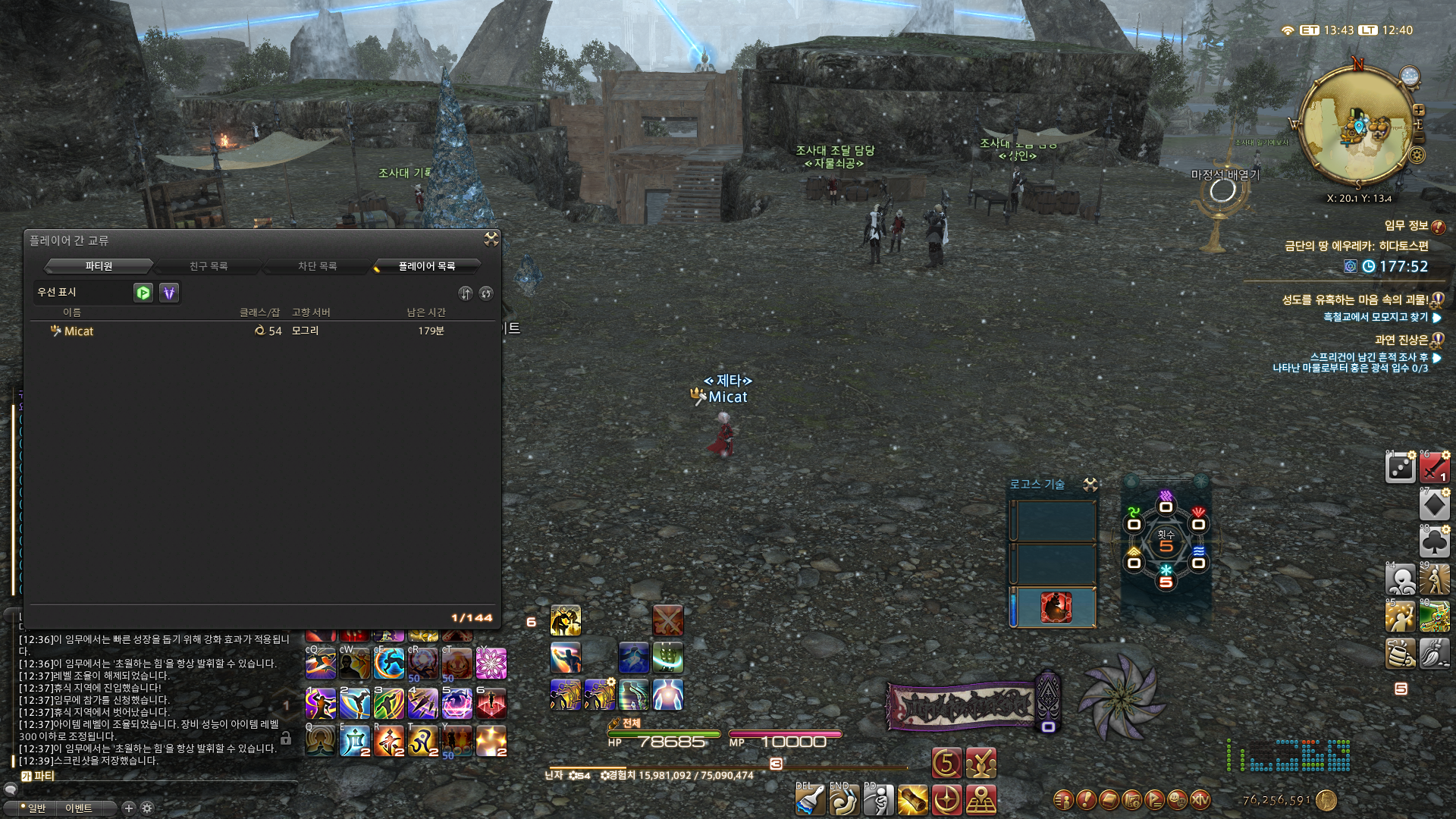The image size is (1456, 819).
Task: Open the 친구 목록 tab
Action: [x=209, y=266]
